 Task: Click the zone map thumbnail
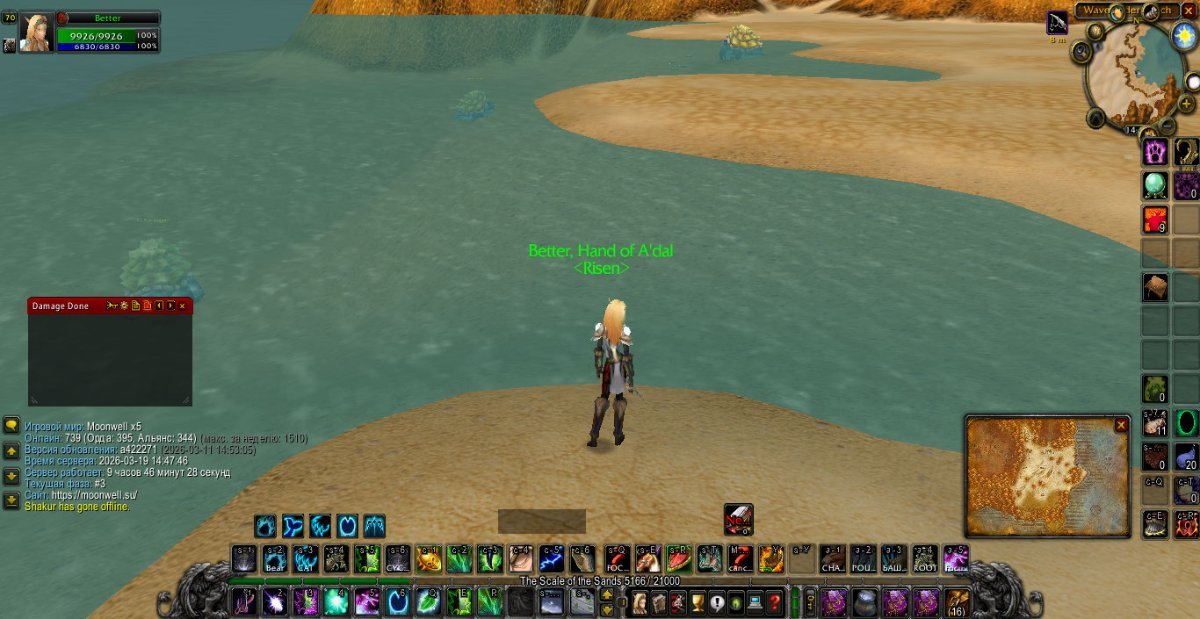coord(1040,478)
